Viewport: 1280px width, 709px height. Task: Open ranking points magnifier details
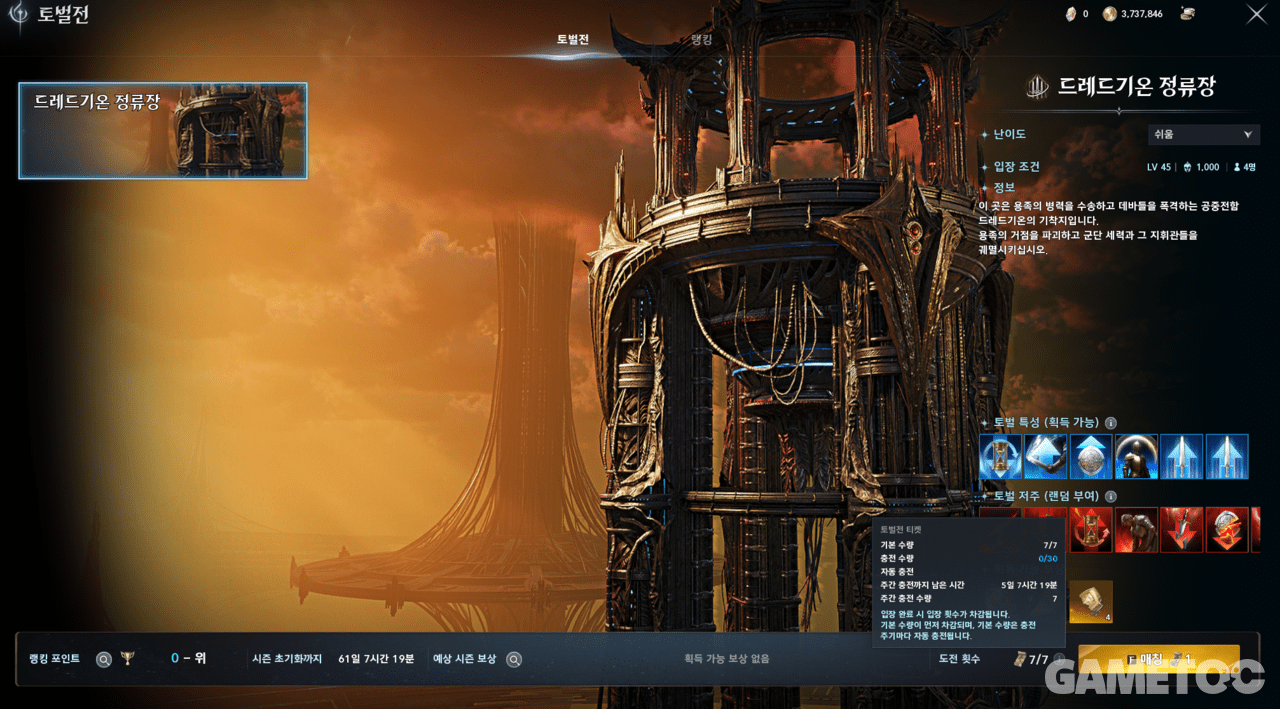click(103, 659)
